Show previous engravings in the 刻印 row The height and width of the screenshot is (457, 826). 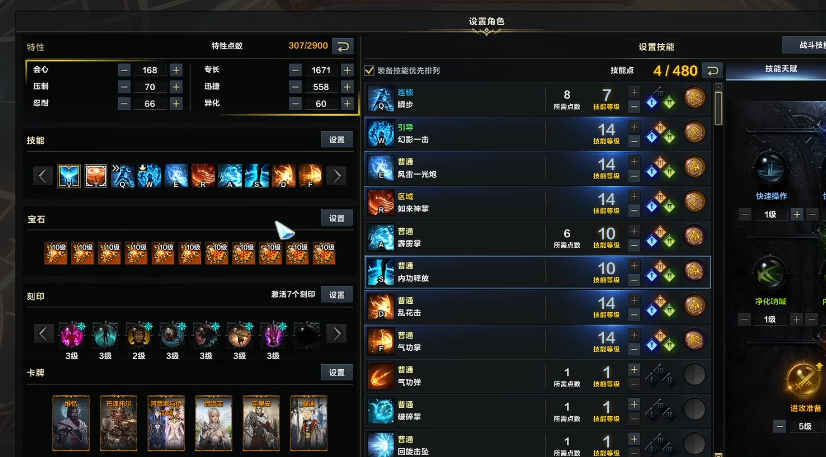[43, 333]
